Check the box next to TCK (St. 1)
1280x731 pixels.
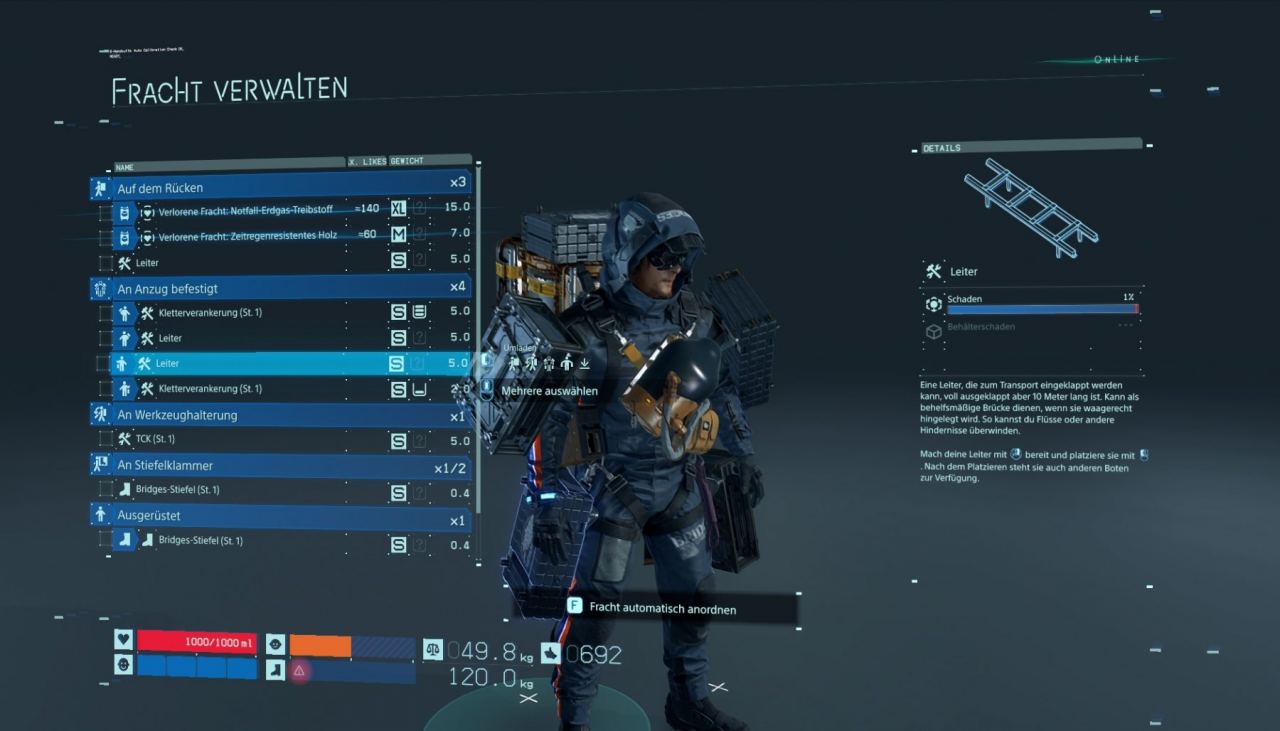click(106, 439)
